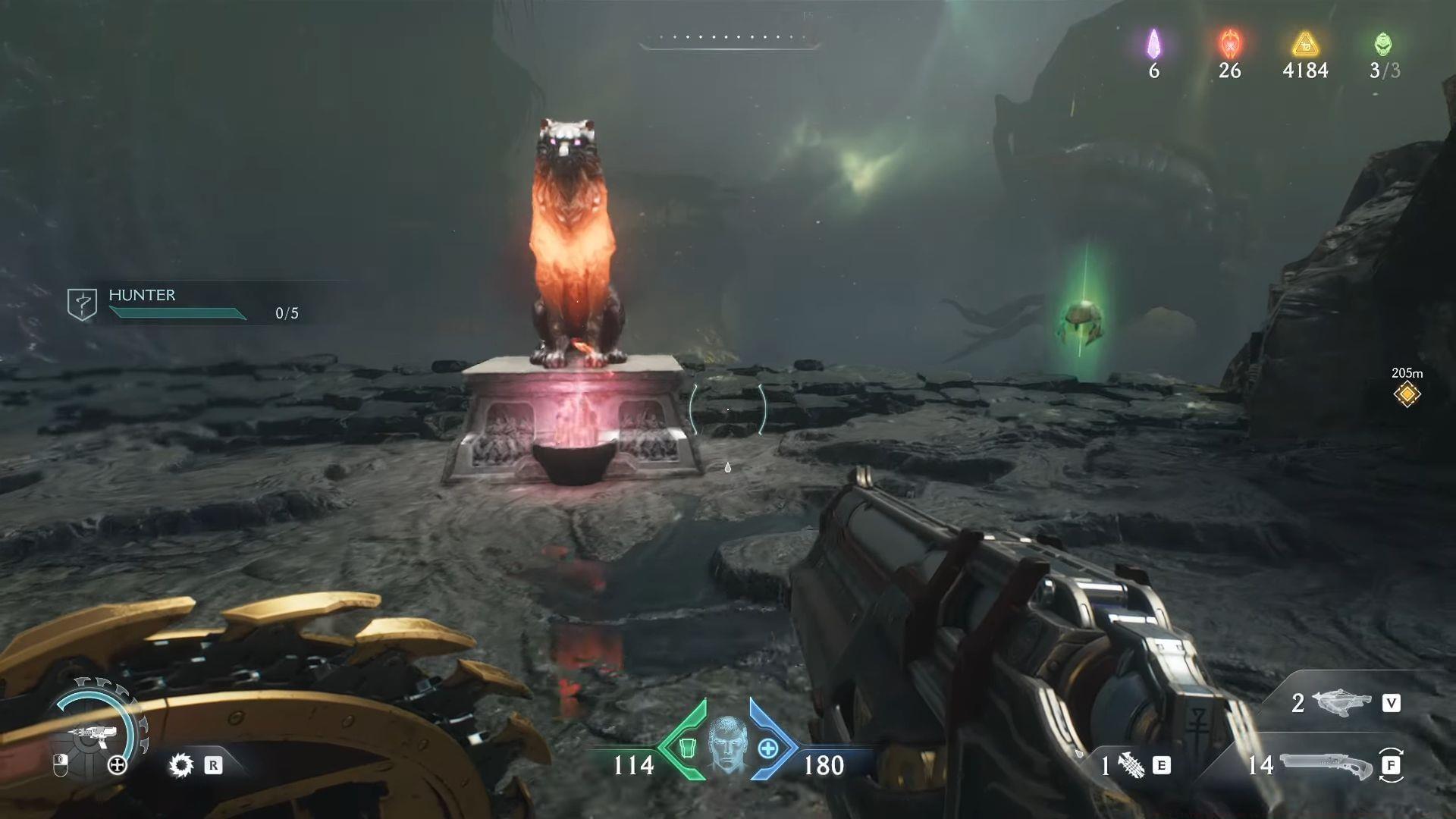Click the health value 114 display
The image size is (1456, 819).
[x=634, y=767]
